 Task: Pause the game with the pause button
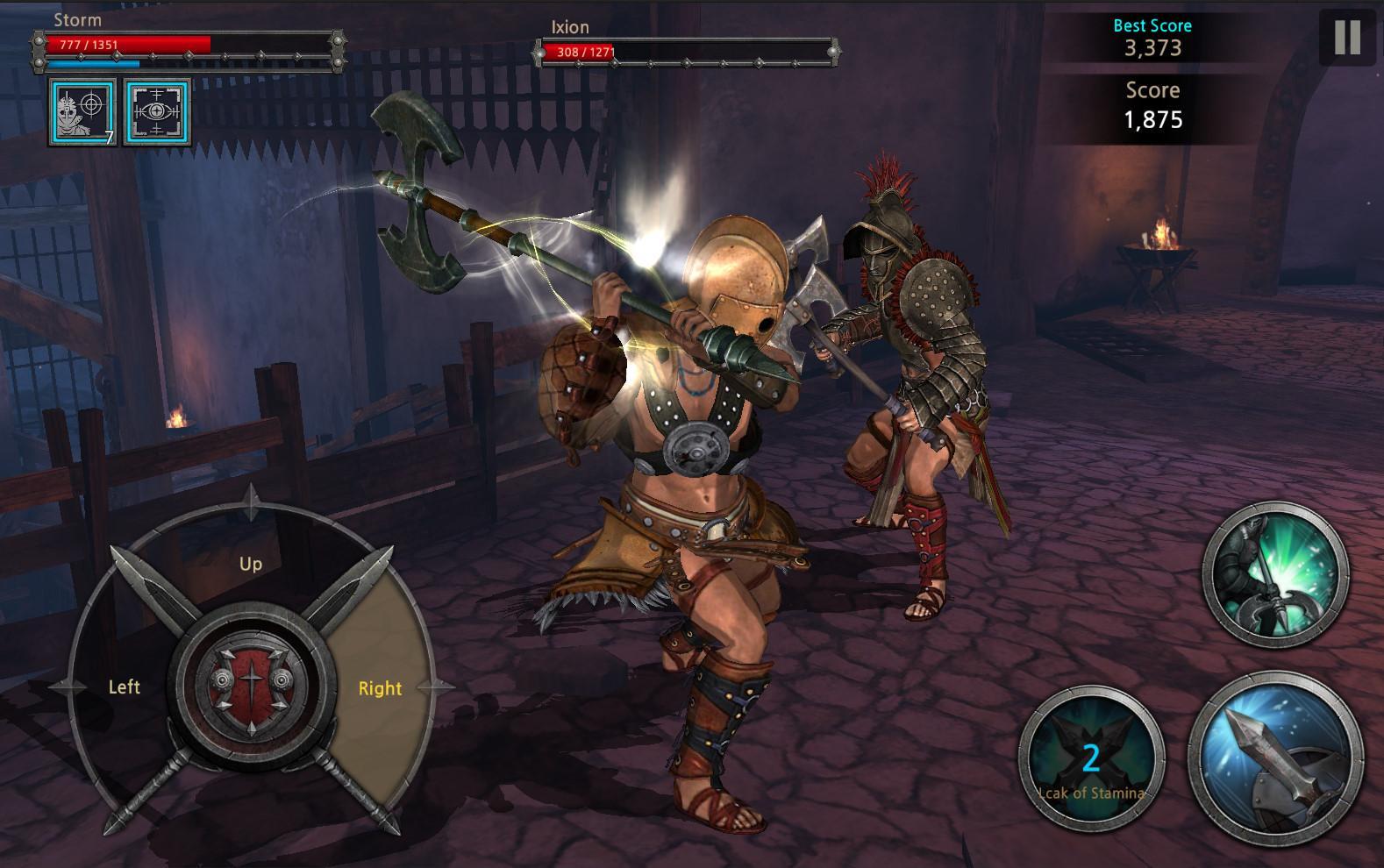1347,38
